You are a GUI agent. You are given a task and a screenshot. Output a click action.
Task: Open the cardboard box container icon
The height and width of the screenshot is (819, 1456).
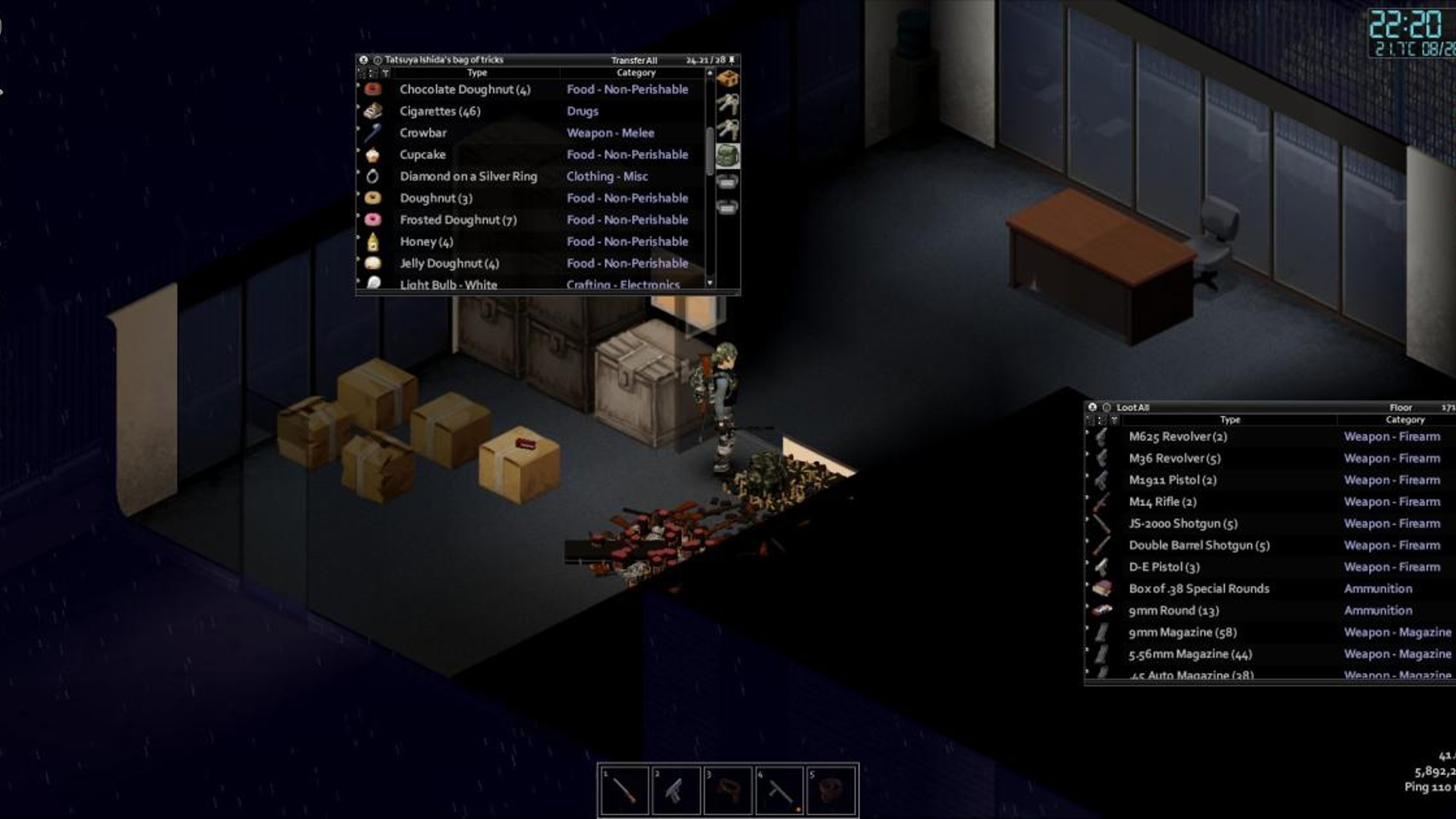[728, 78]
